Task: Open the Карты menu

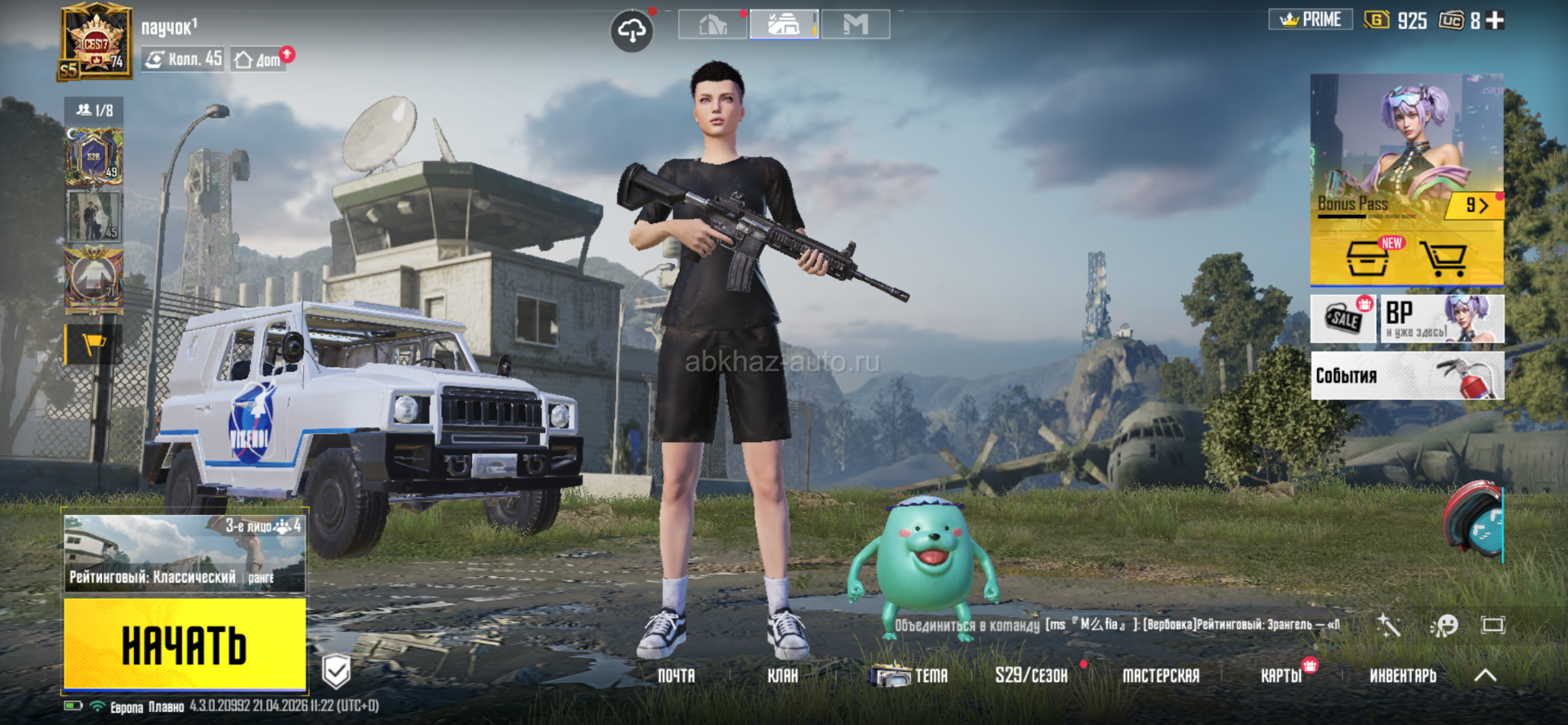Action: point(1281,676)
